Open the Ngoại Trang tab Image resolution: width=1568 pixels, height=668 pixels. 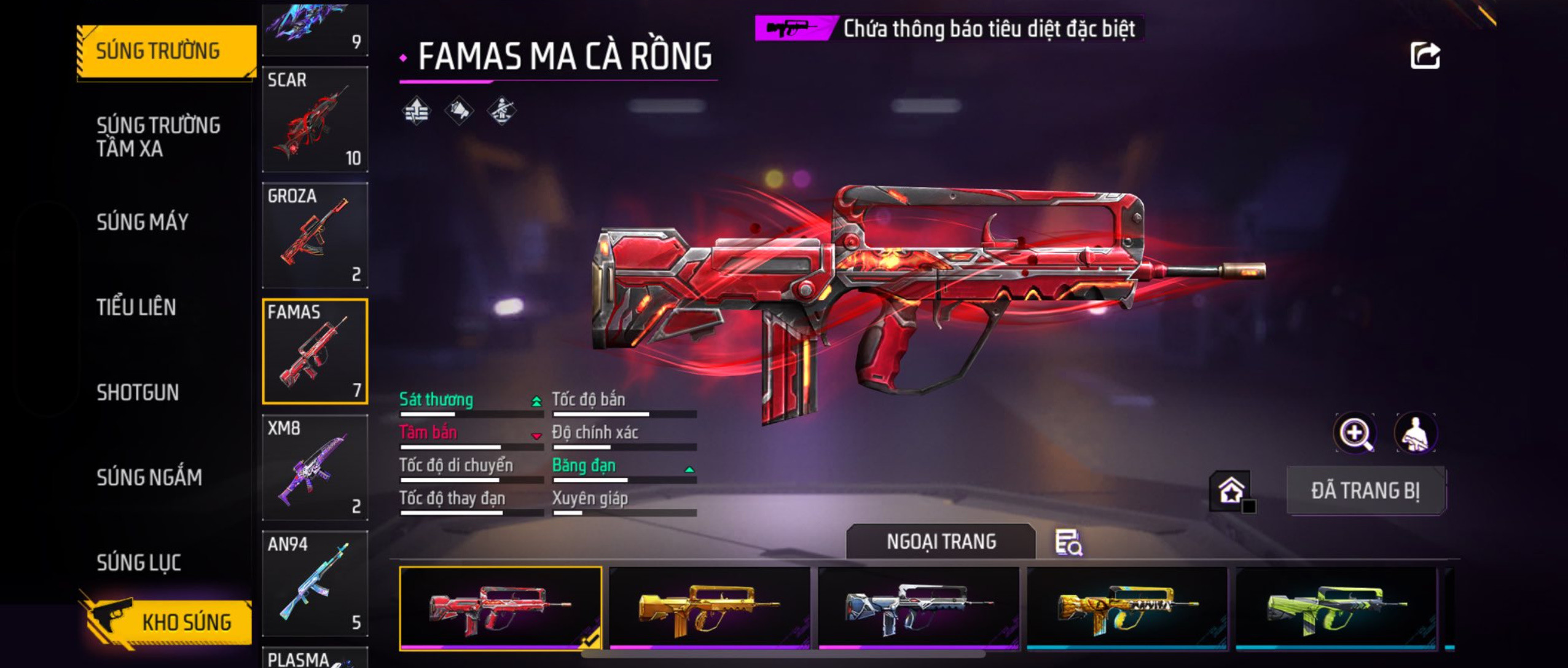941,541
